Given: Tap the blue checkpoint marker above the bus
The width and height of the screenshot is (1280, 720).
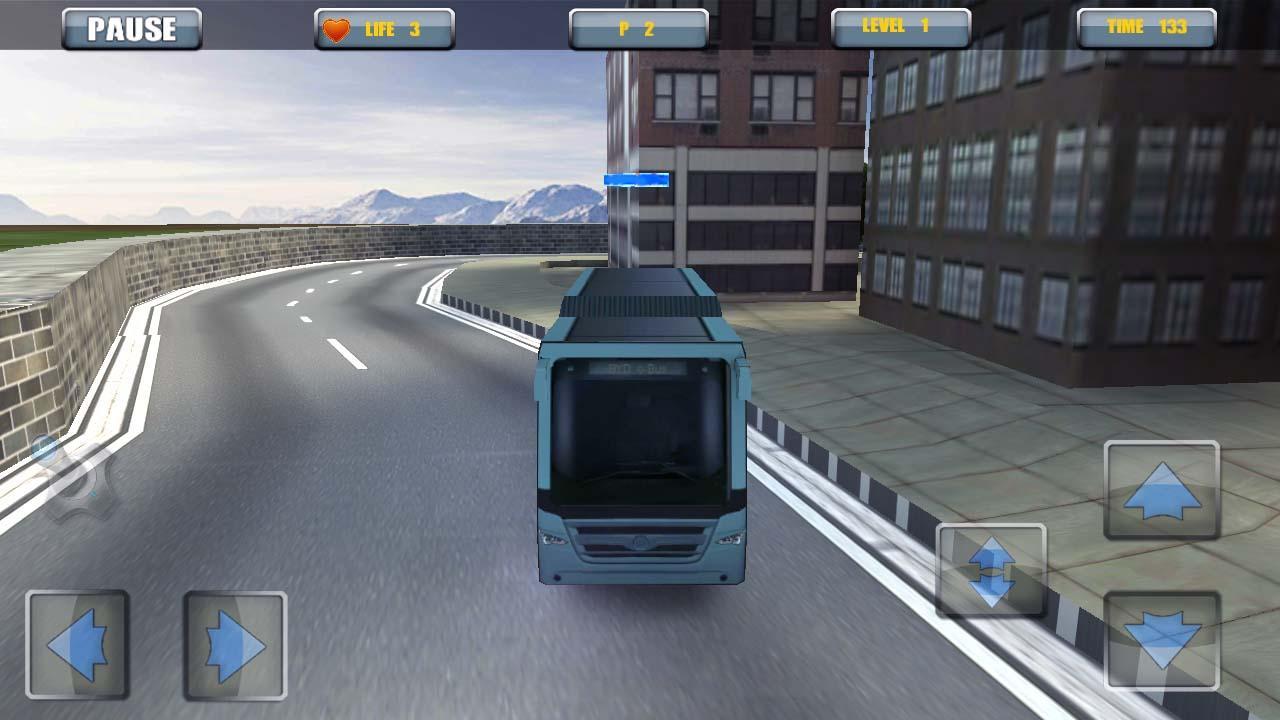Looking at the screenshot, I should [637, 180].
